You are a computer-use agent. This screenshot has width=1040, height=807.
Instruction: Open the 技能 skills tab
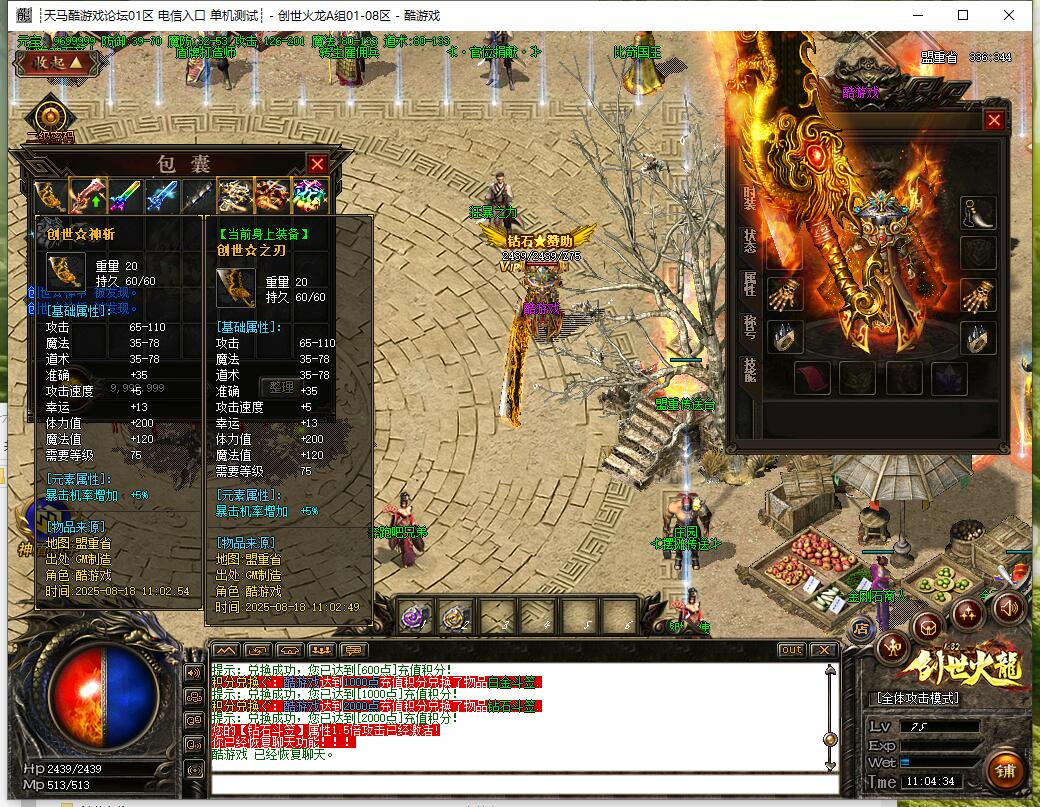pyautogui.click(x=750, y=370)
